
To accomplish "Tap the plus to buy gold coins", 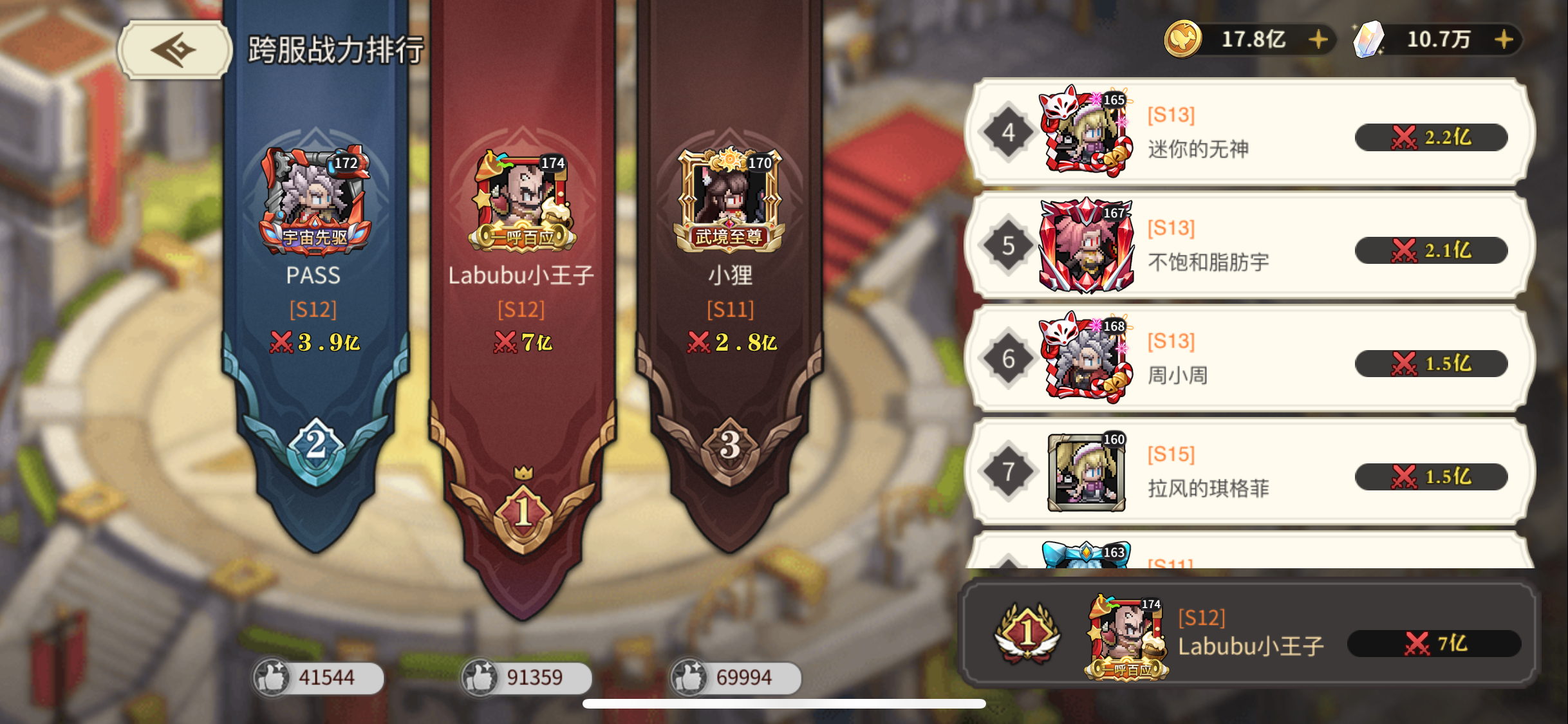I will coord(1319,39).
